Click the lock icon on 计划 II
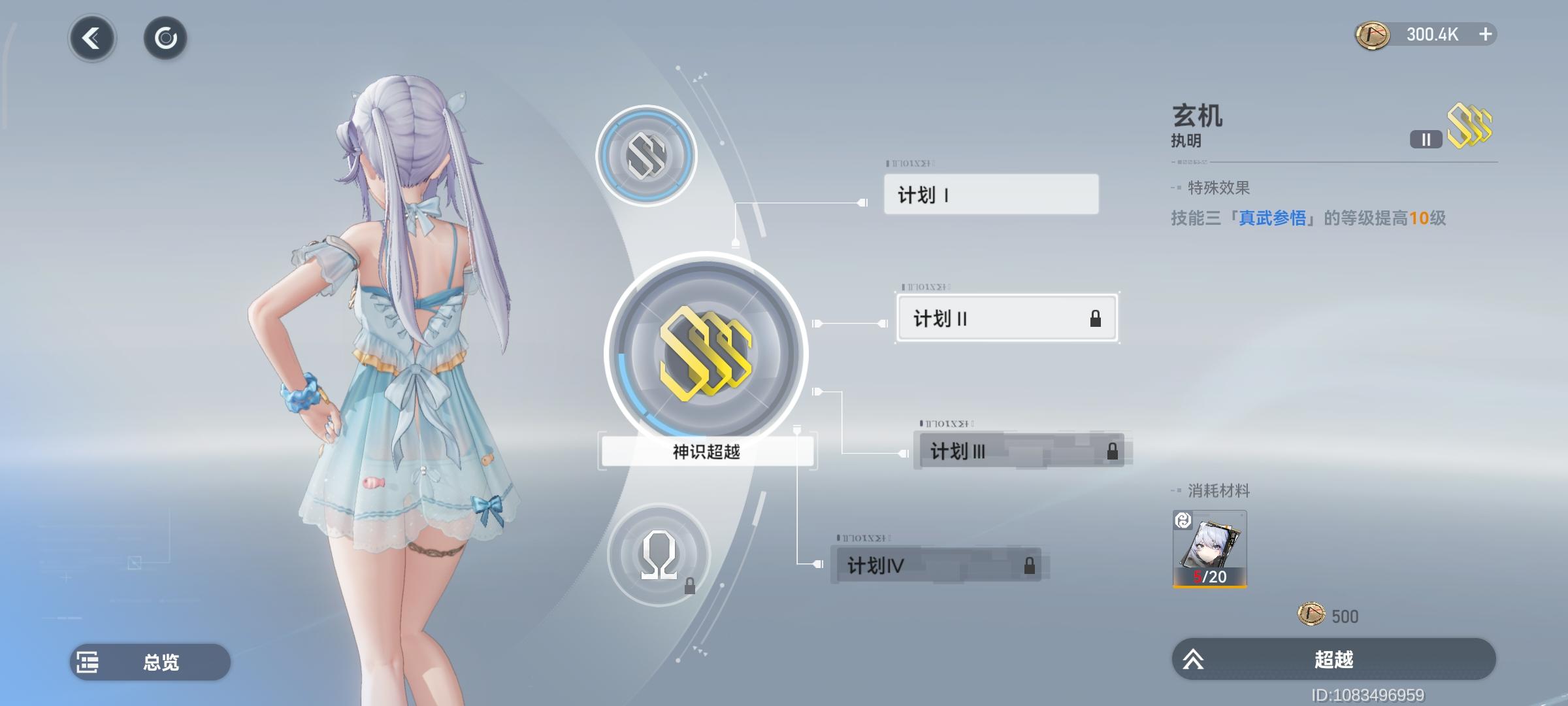 tap(1097, 318)
